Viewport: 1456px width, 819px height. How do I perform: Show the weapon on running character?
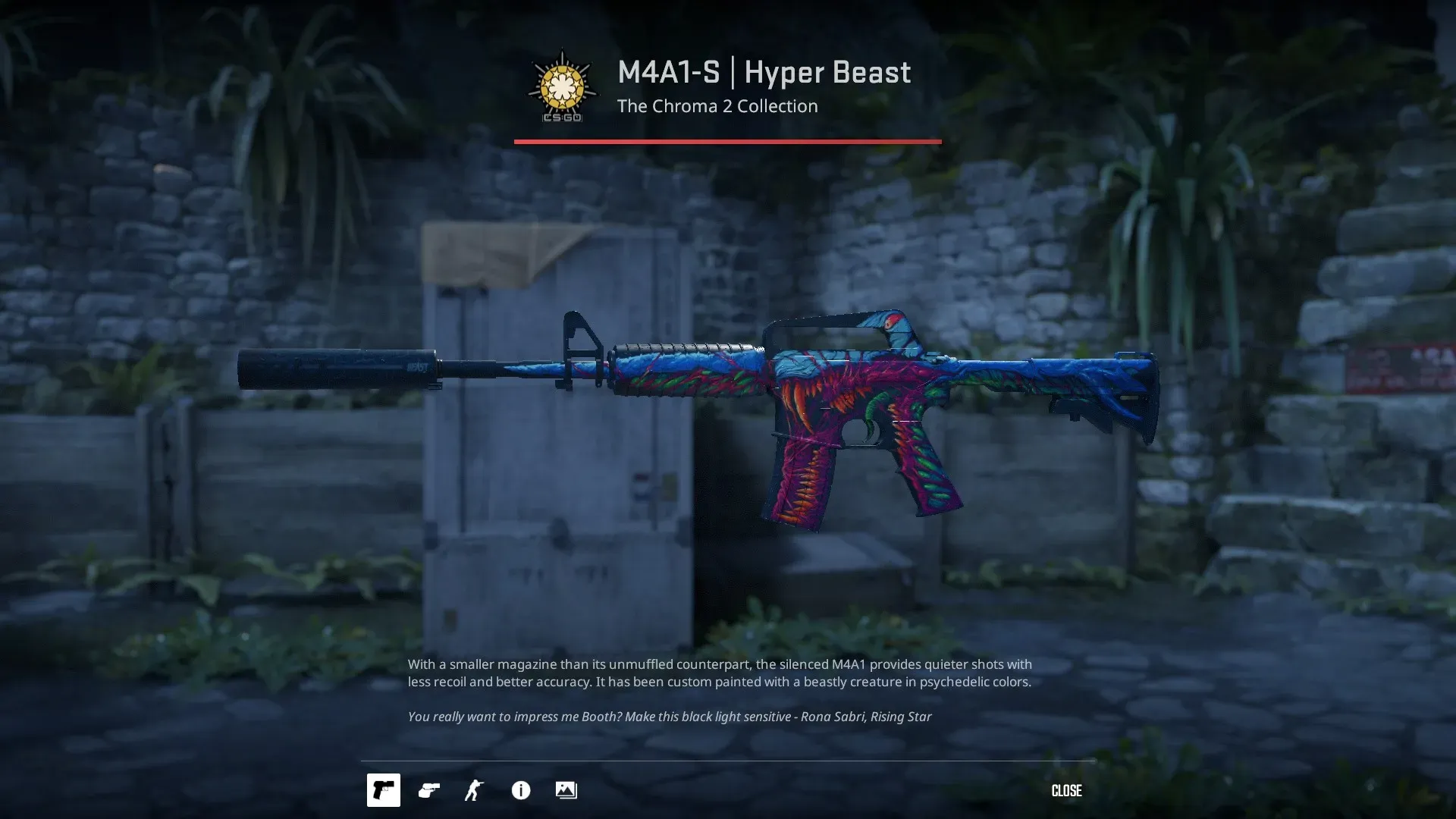click(x=475, y=790)
